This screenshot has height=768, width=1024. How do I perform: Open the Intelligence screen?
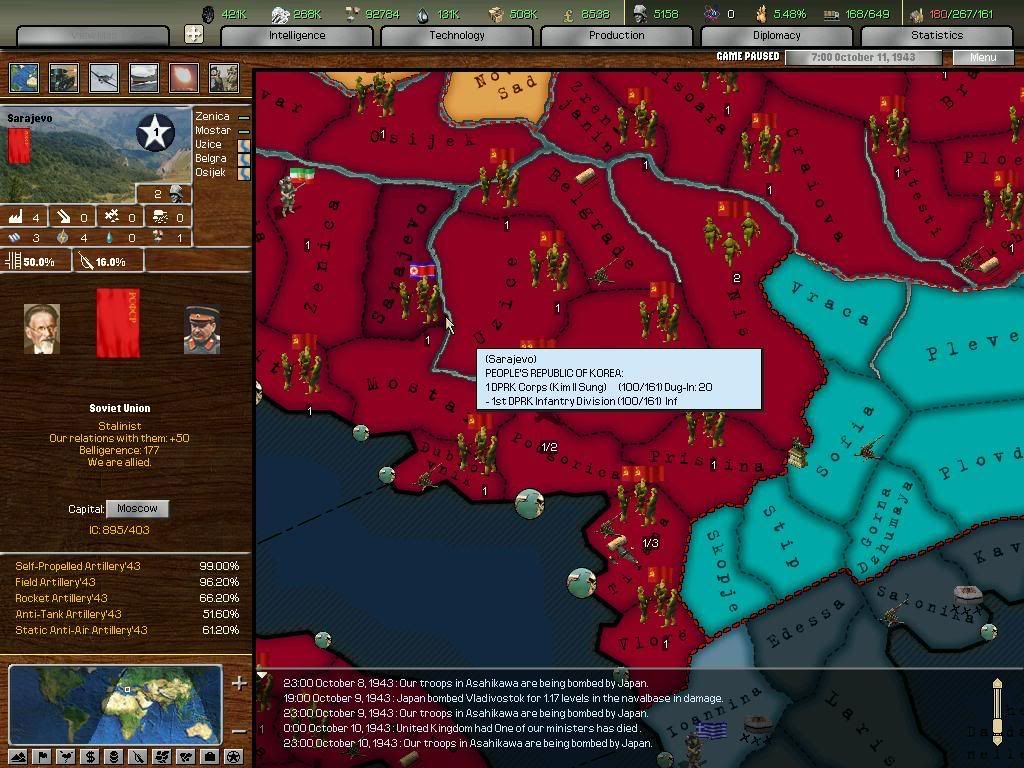pos(296,35)
